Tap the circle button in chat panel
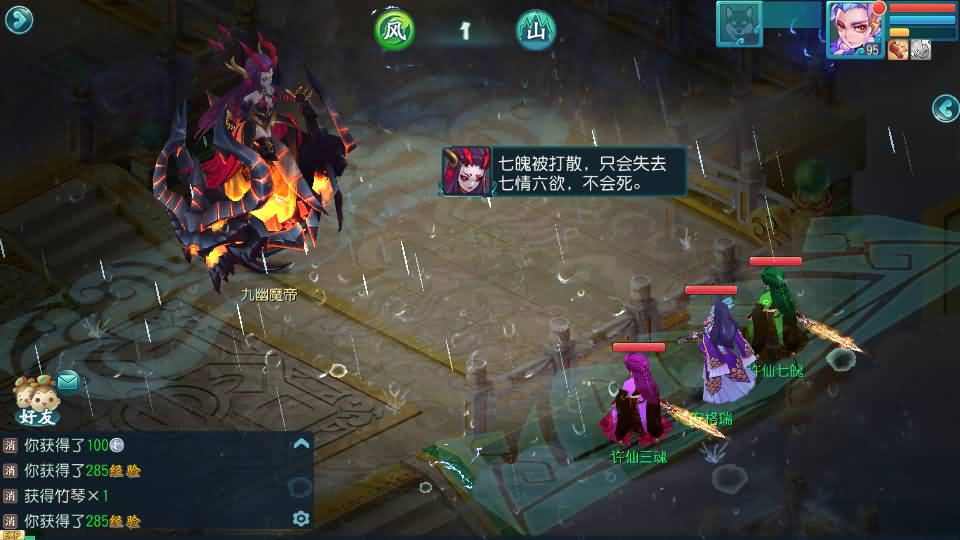Viewport: 960px width, 540px height. point(300,487)
